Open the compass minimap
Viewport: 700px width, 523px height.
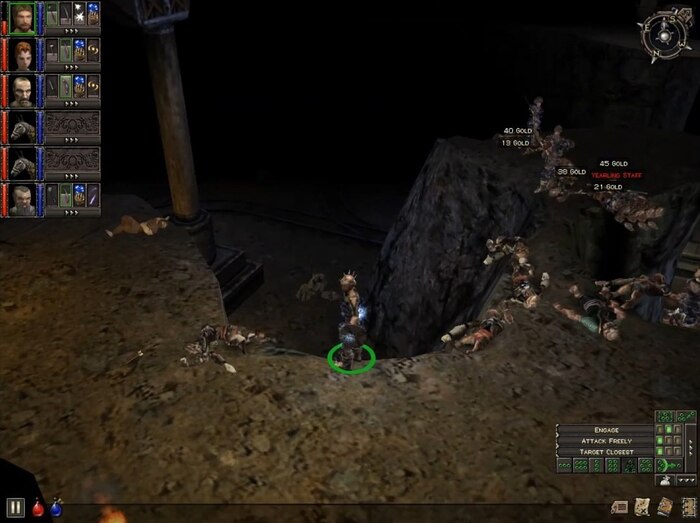664,32
